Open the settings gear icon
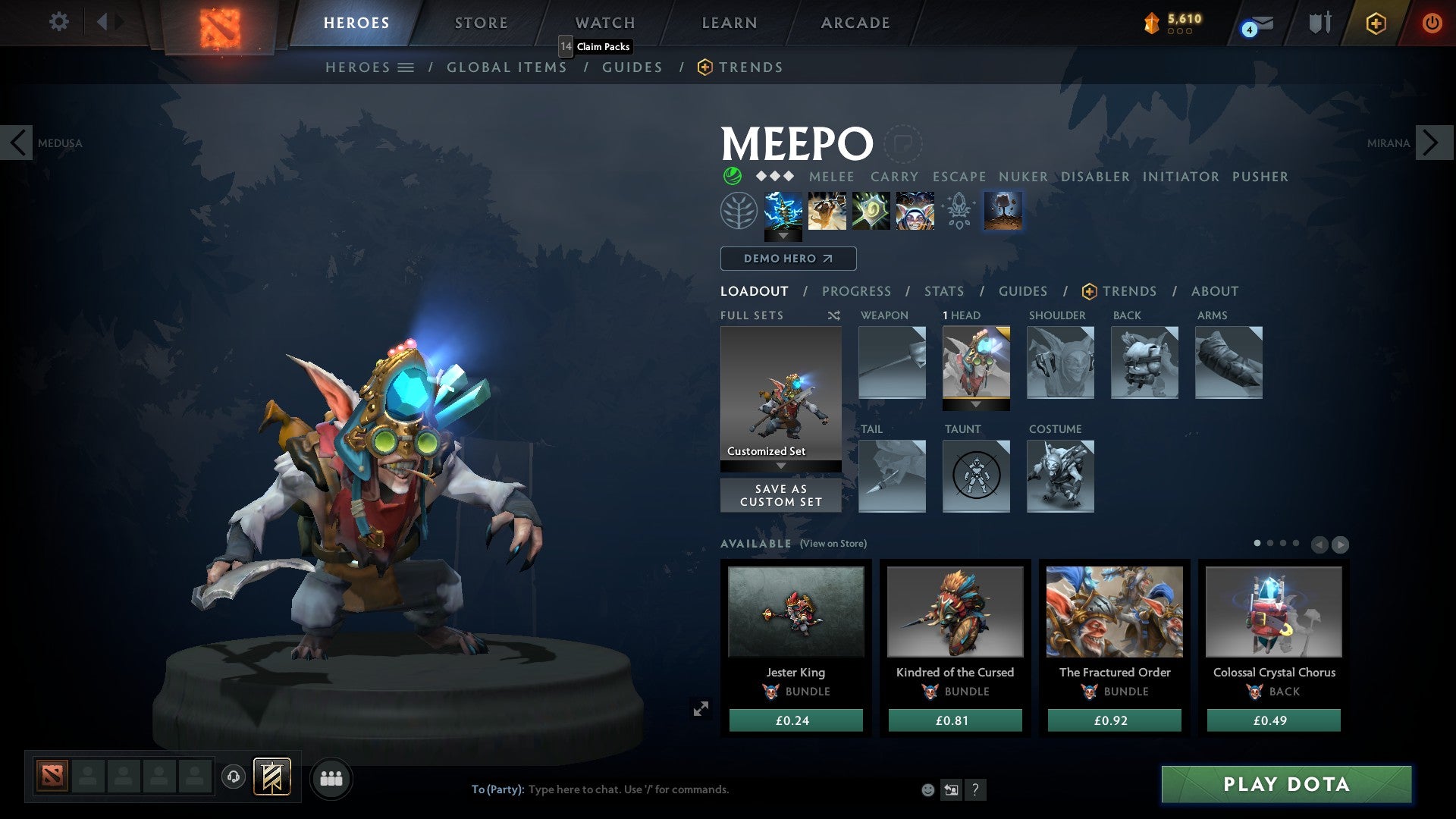 click(x=58, y=23)
